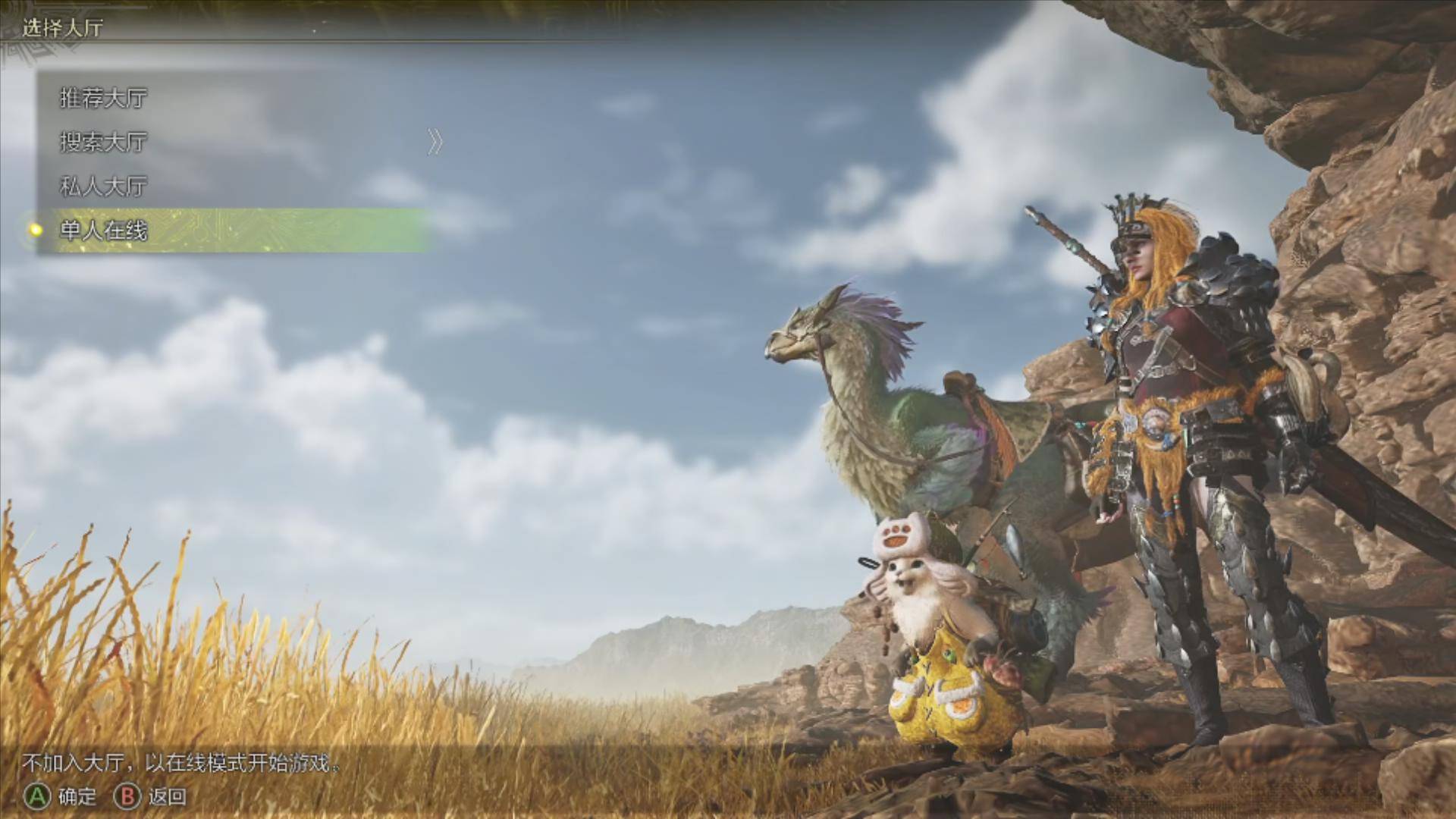Expand the arrow beside 搜索大厅
The image size is (1456, 819).
(435, 142)
